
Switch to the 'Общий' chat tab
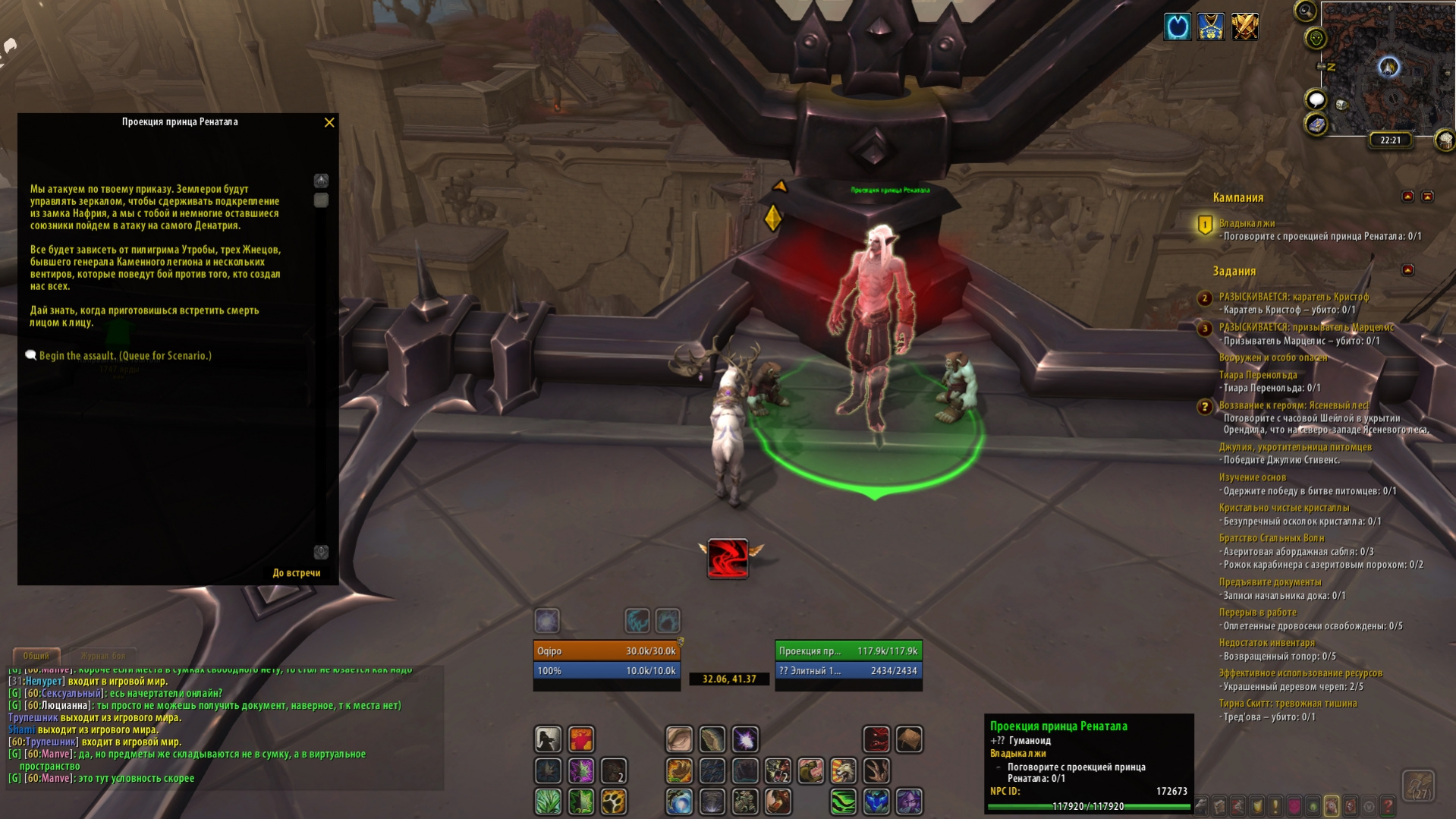pyautogui.click(x=36, y=656)
